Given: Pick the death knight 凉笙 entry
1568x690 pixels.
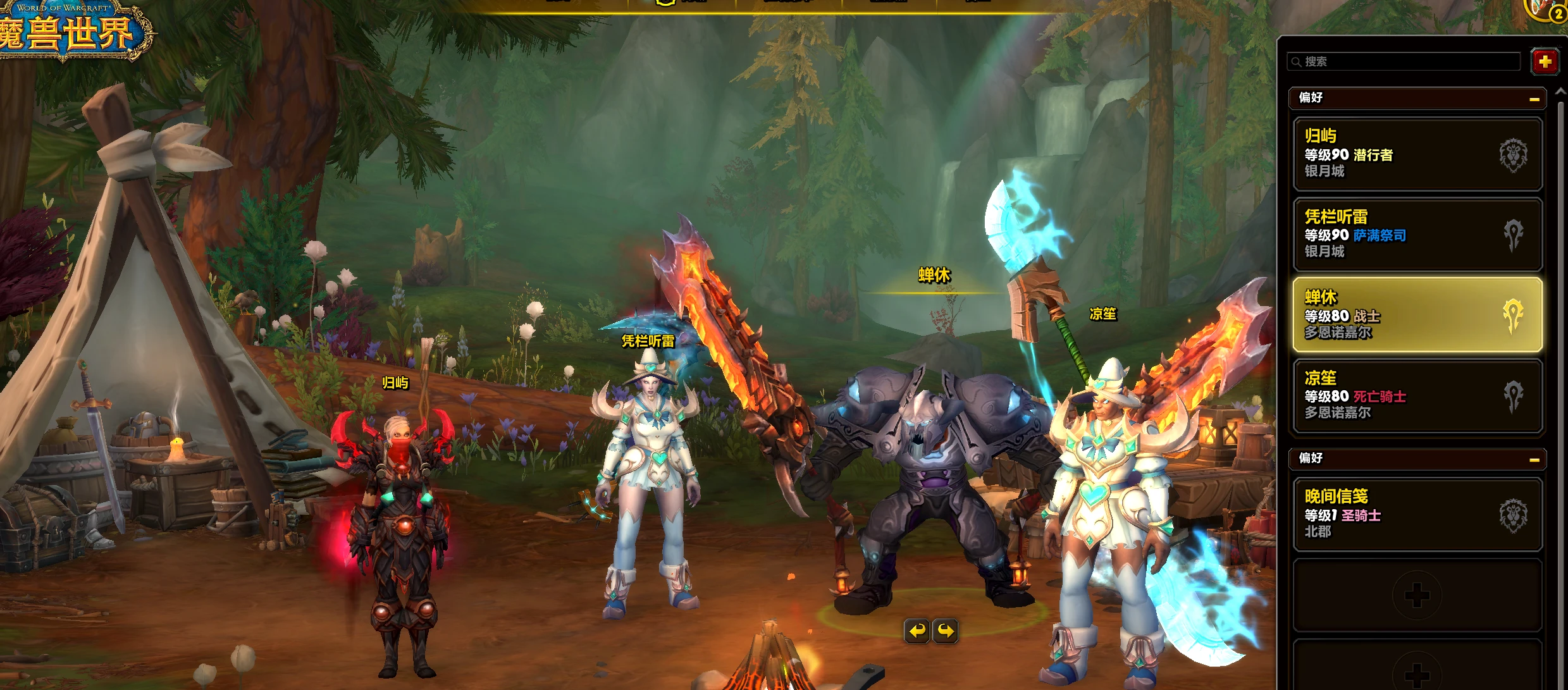Looking at the screenshot, I should [x=1417, y=395].
